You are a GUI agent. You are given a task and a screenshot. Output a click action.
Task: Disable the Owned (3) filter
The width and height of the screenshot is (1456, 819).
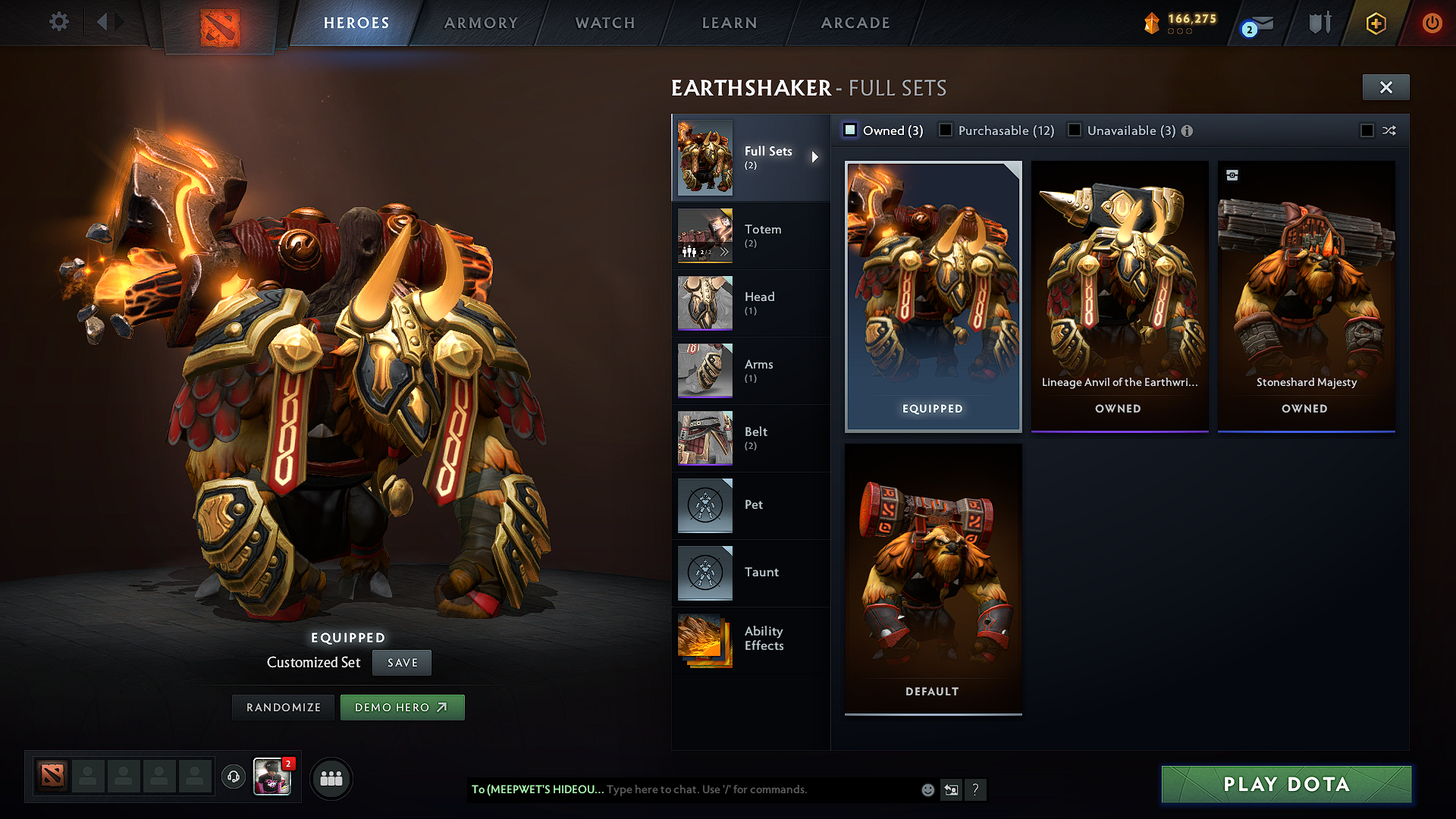pyautogui.click(x=849, y=130)
